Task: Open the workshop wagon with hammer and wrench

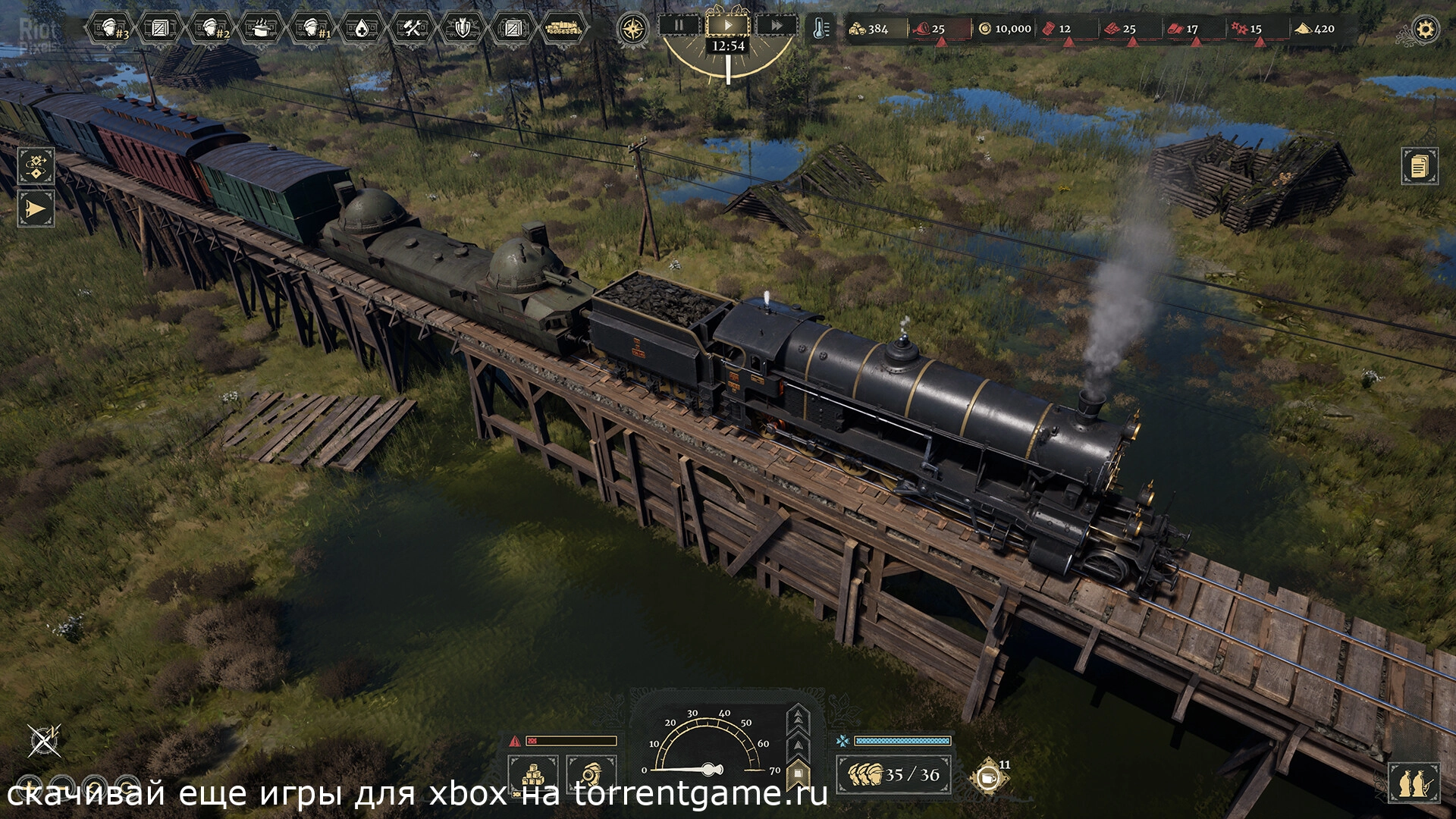Action: 413,29
